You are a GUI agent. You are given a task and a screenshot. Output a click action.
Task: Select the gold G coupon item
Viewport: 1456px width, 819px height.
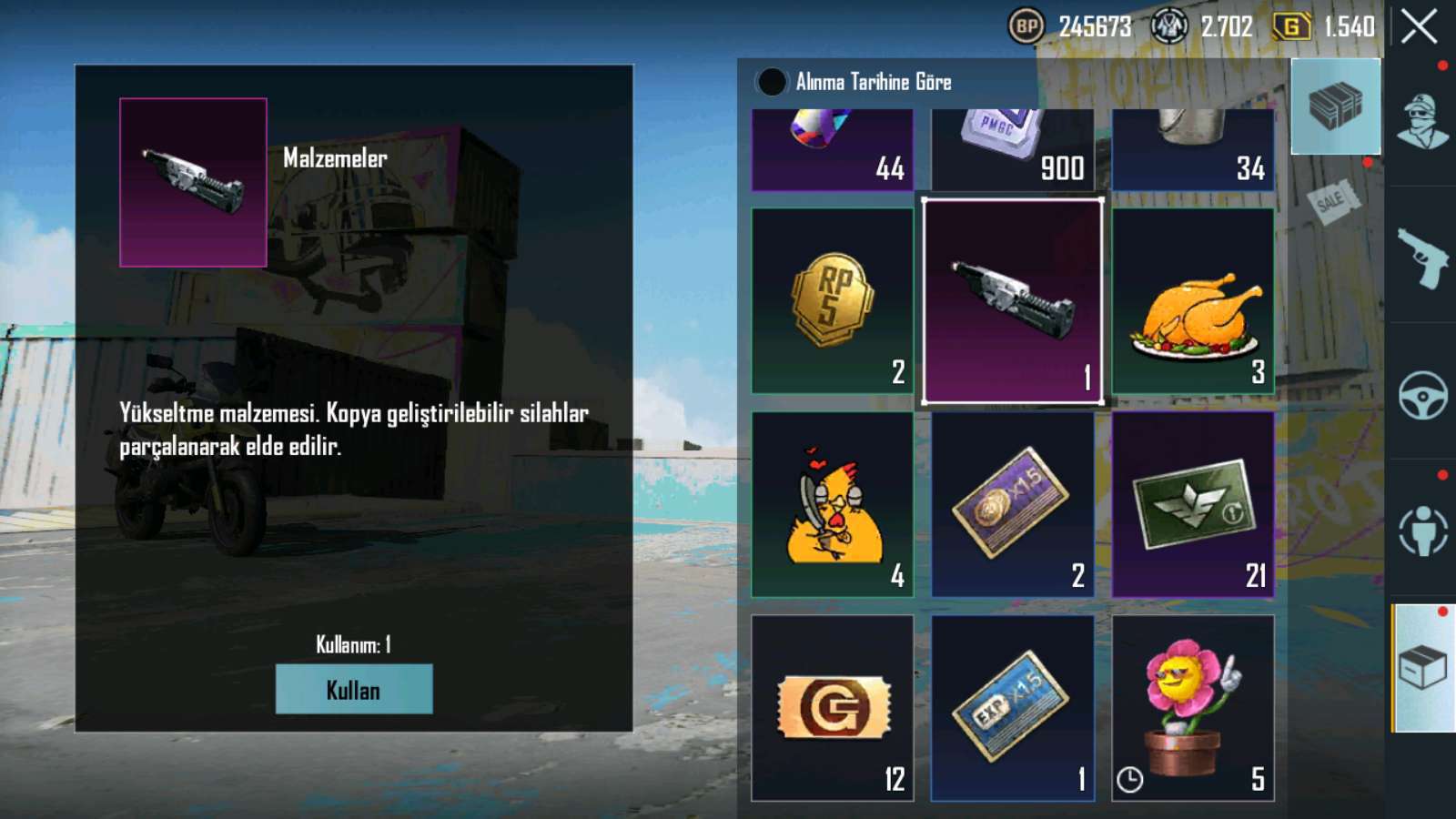[832, 708]
